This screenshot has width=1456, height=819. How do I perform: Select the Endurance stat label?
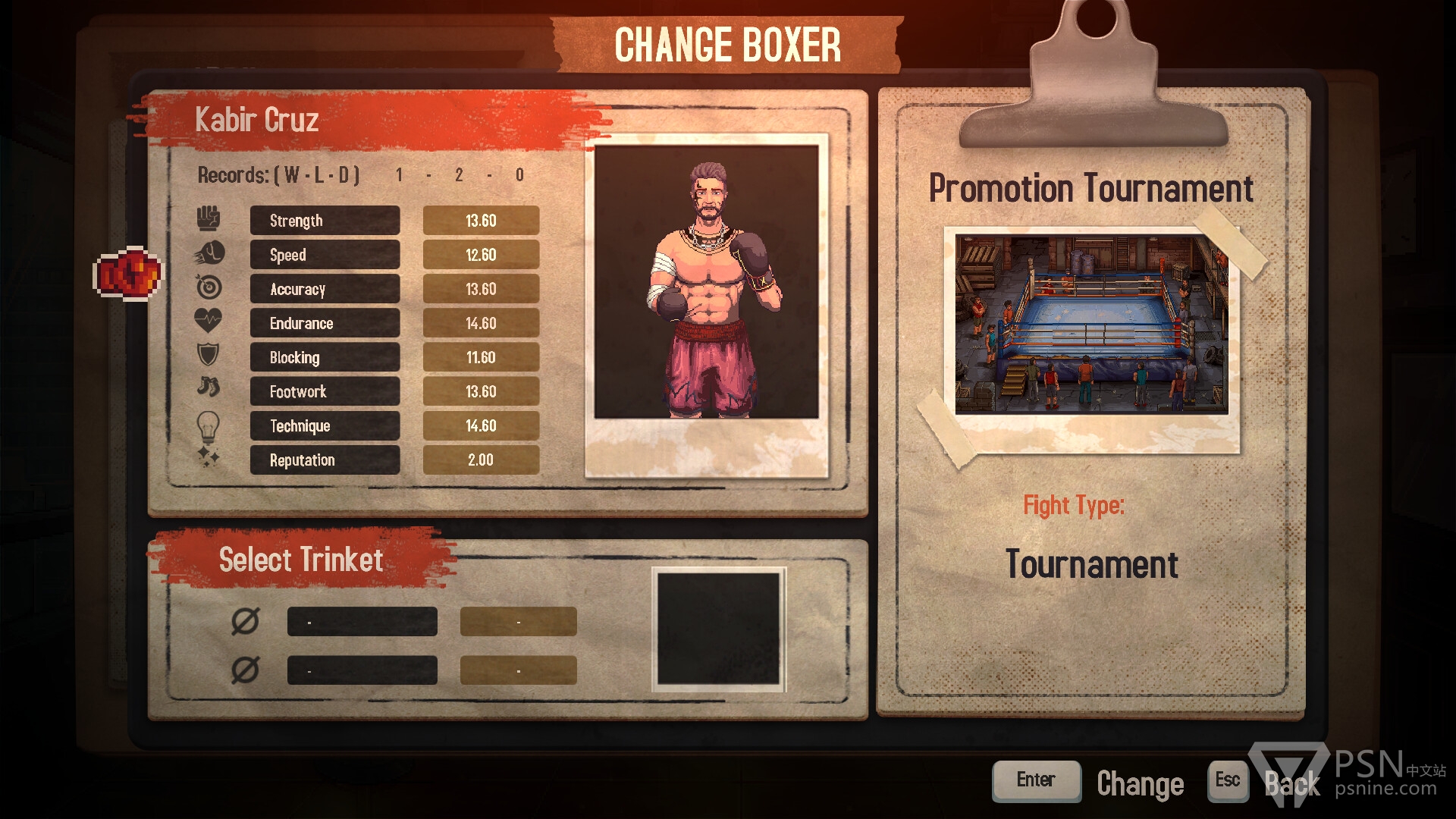coord(325,323)
